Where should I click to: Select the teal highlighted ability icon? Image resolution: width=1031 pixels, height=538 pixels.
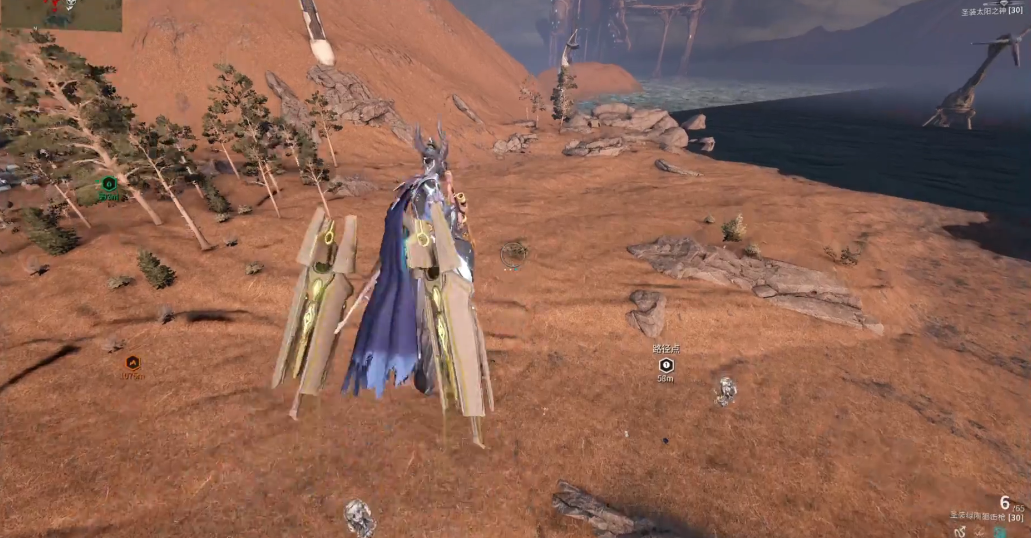999,532
